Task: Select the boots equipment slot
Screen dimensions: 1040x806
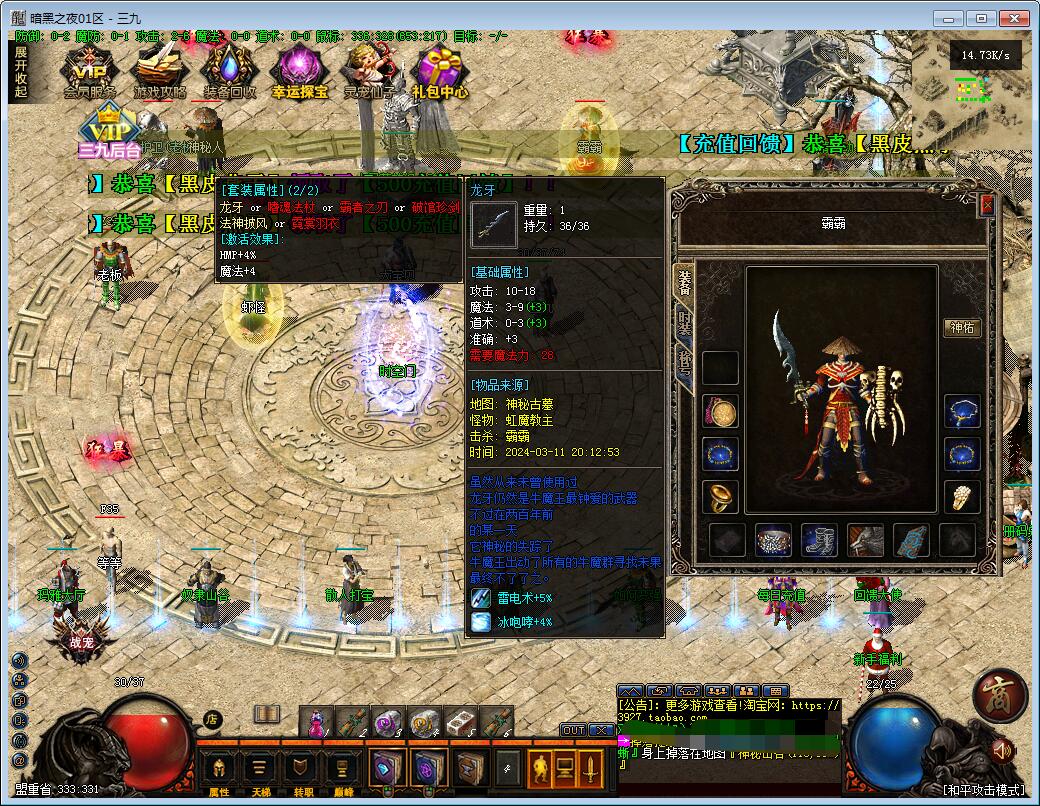Action: click(820, 541)
